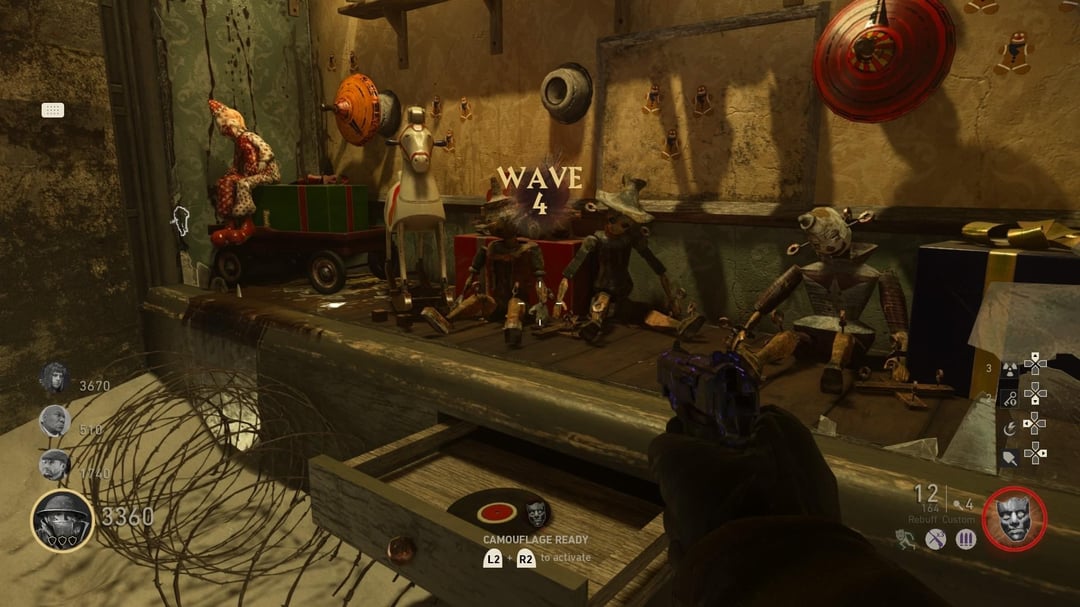Viewport: 1080px width, 607px height.
Task: Select the bald teammate in suit portrait
Action: 54,421
